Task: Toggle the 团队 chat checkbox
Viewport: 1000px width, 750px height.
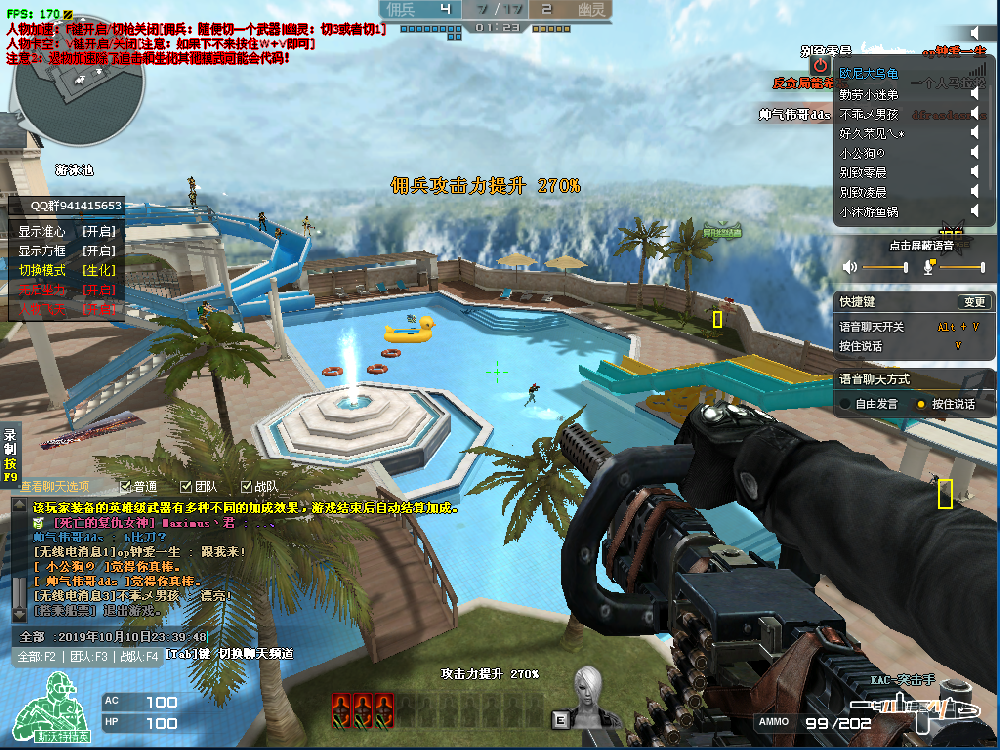Action: pyautogui.click(x=186, y=487)
